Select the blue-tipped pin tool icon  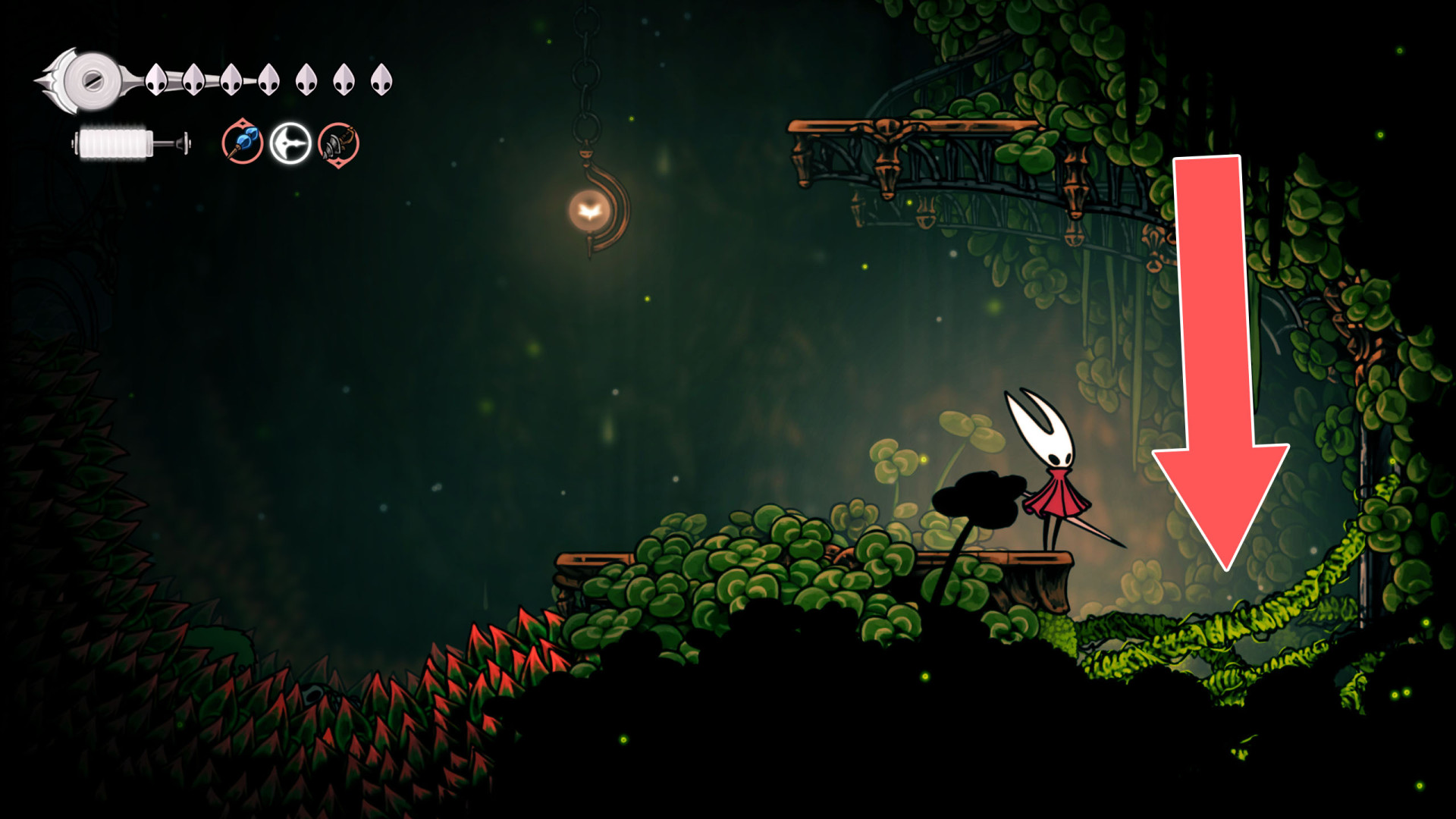[x=243, y=143]
